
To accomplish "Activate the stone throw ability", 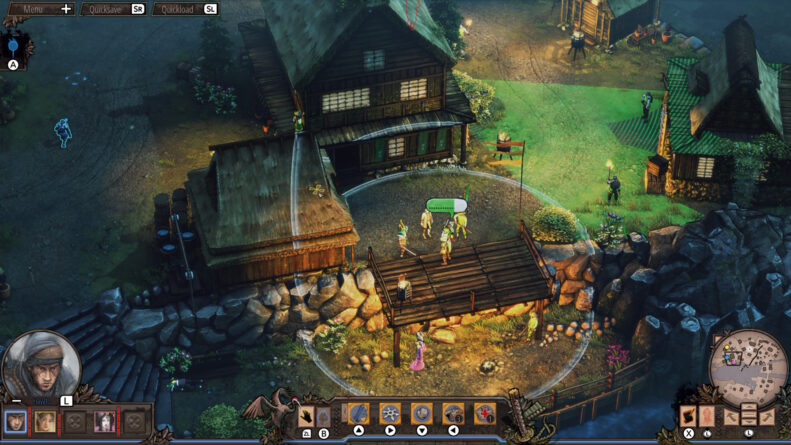I will click(422, 413).
